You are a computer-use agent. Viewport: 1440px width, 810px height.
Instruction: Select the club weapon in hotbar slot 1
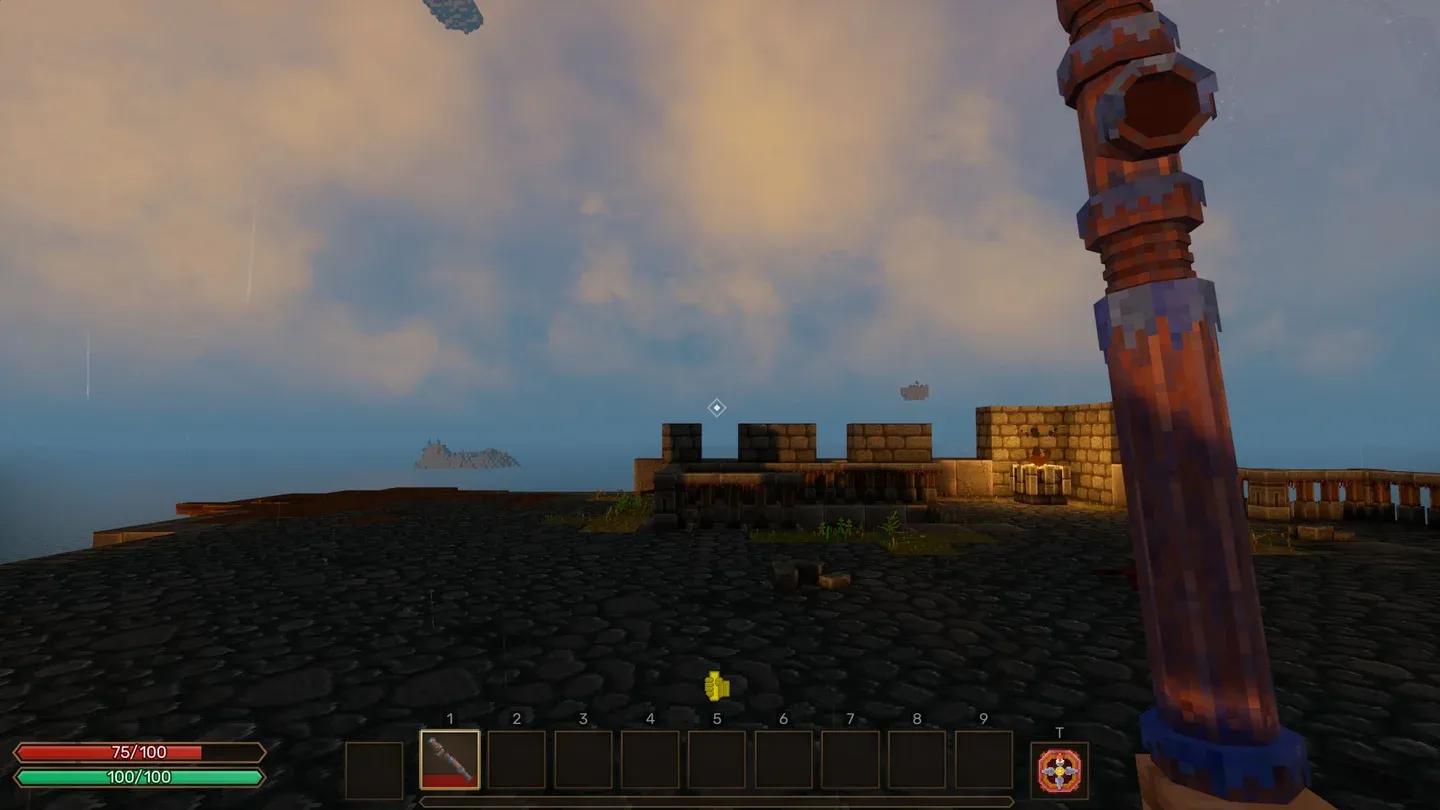pos(450,760)
